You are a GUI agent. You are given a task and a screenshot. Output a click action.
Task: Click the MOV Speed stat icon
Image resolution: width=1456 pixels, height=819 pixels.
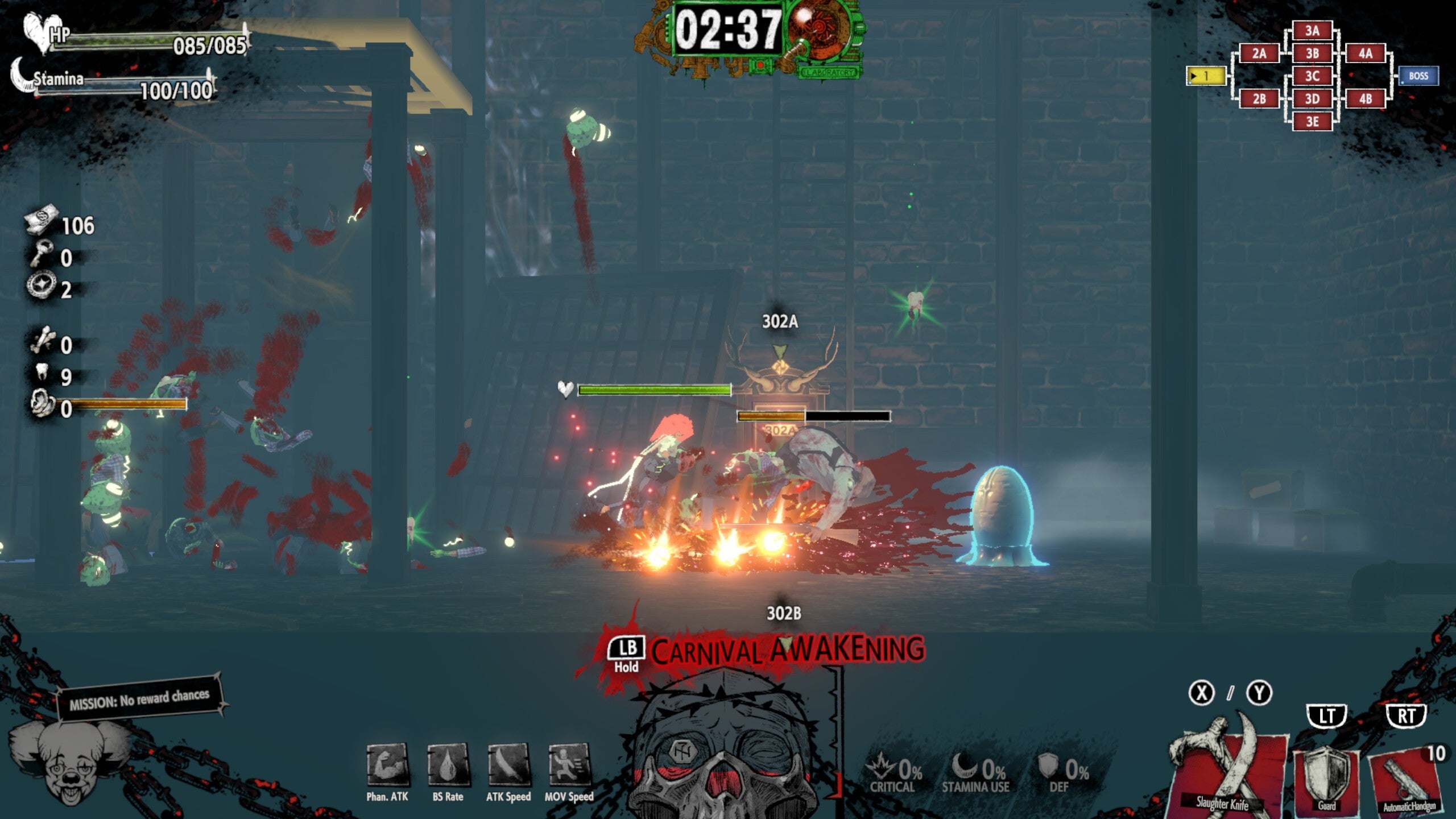(x=569, y=765)
